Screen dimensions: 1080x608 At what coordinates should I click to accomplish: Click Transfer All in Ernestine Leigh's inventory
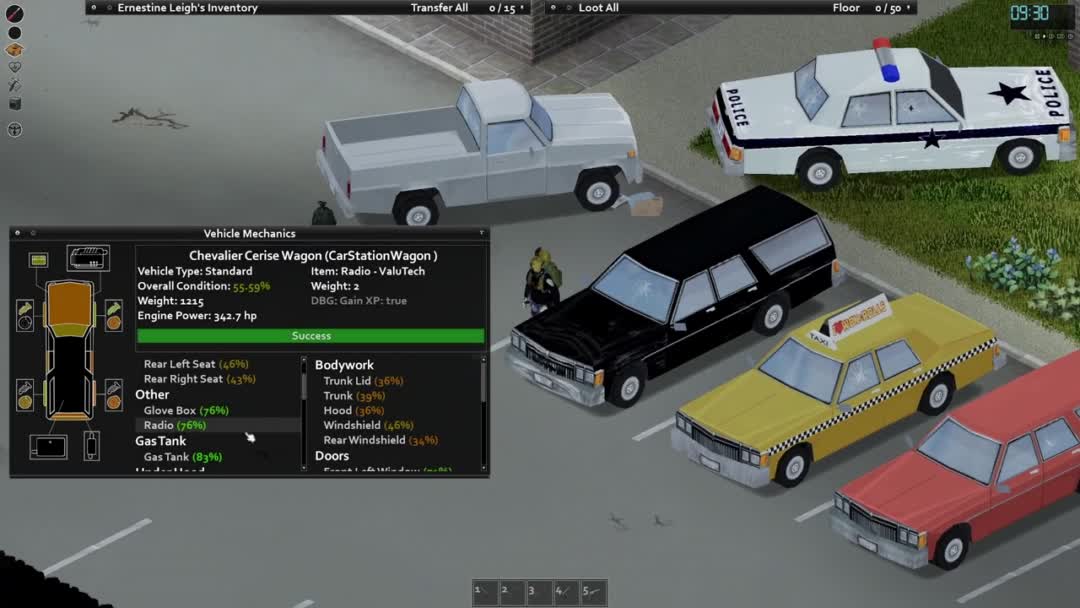coord(439,8)
